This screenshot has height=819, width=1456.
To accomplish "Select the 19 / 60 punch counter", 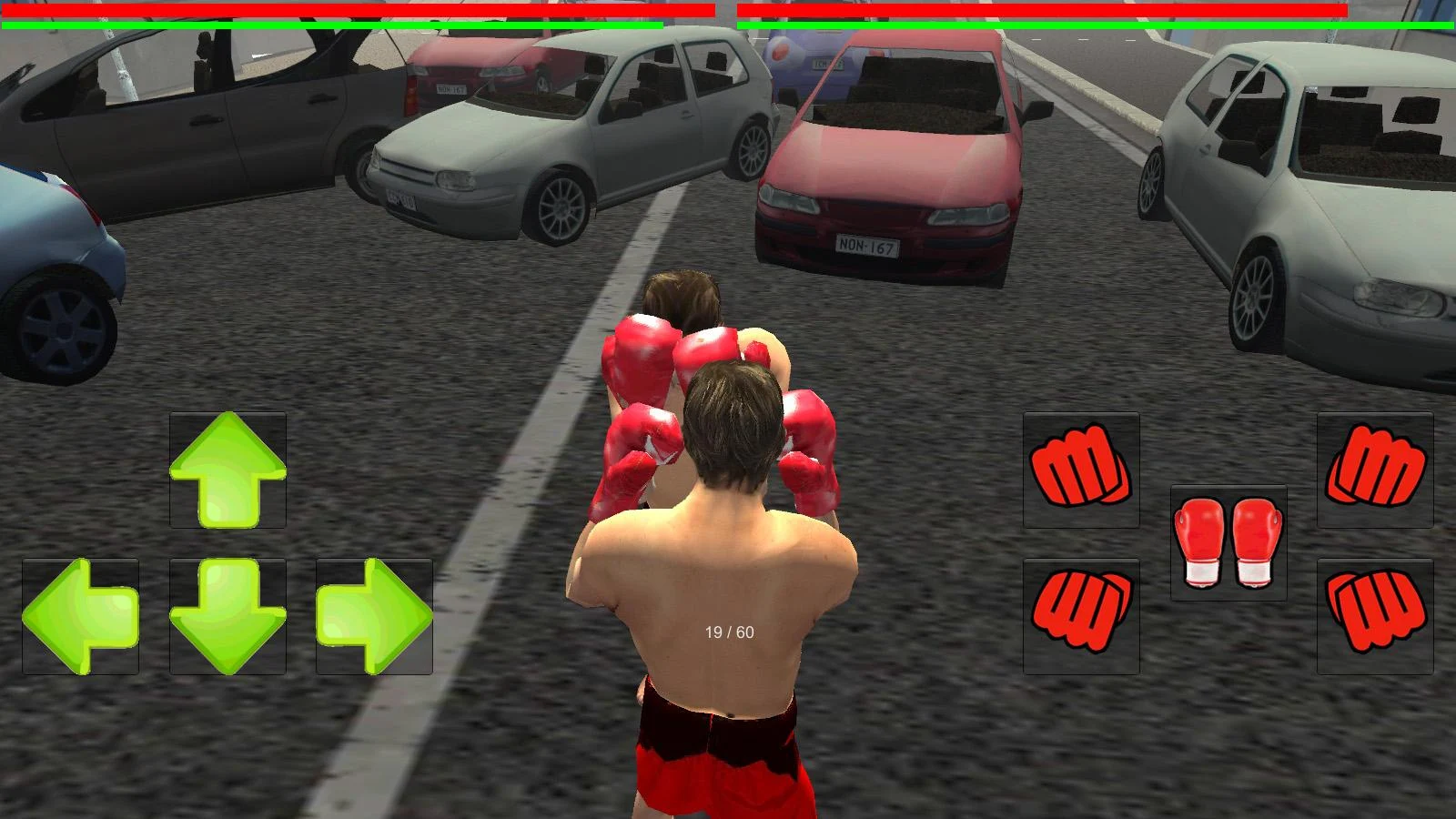I will click(x=728, y=630).
